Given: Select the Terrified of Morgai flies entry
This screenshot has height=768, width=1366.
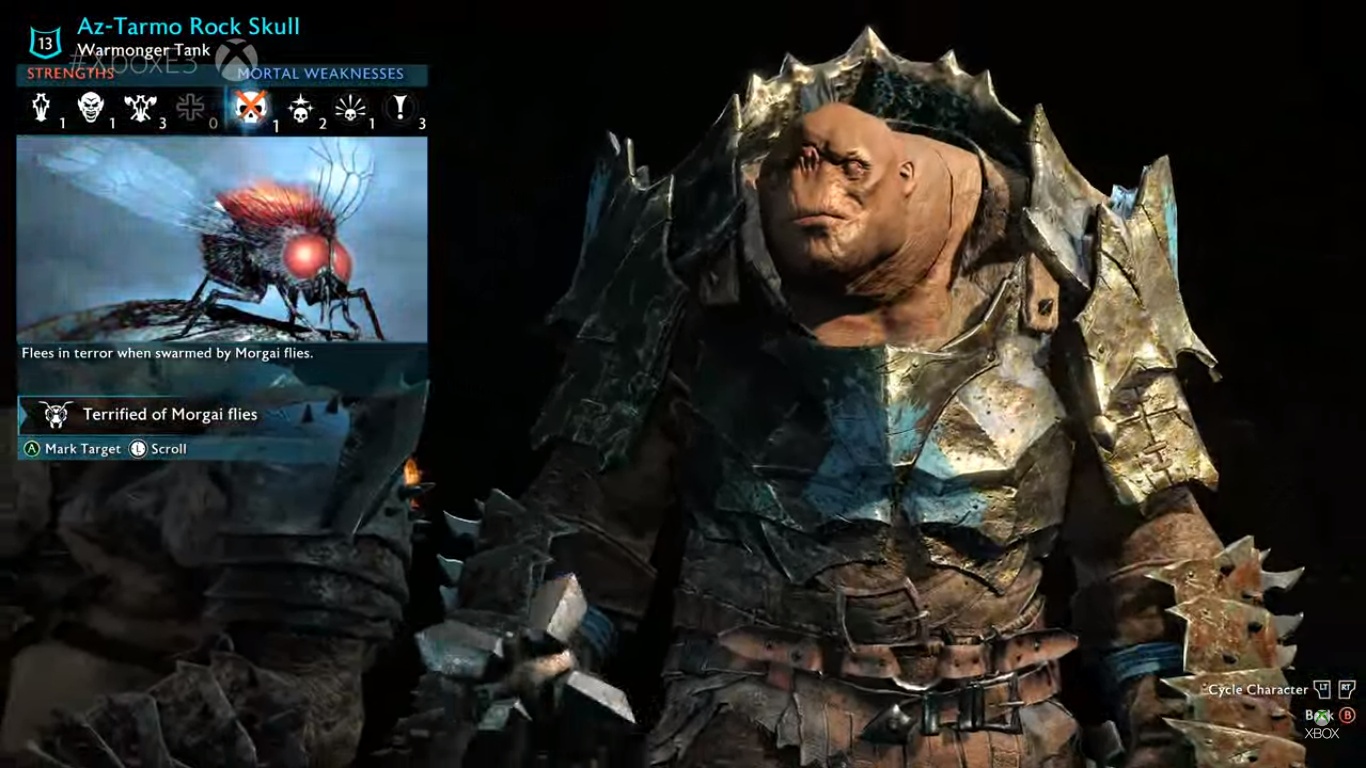Looking at the screenshot, I should point(170,415).
